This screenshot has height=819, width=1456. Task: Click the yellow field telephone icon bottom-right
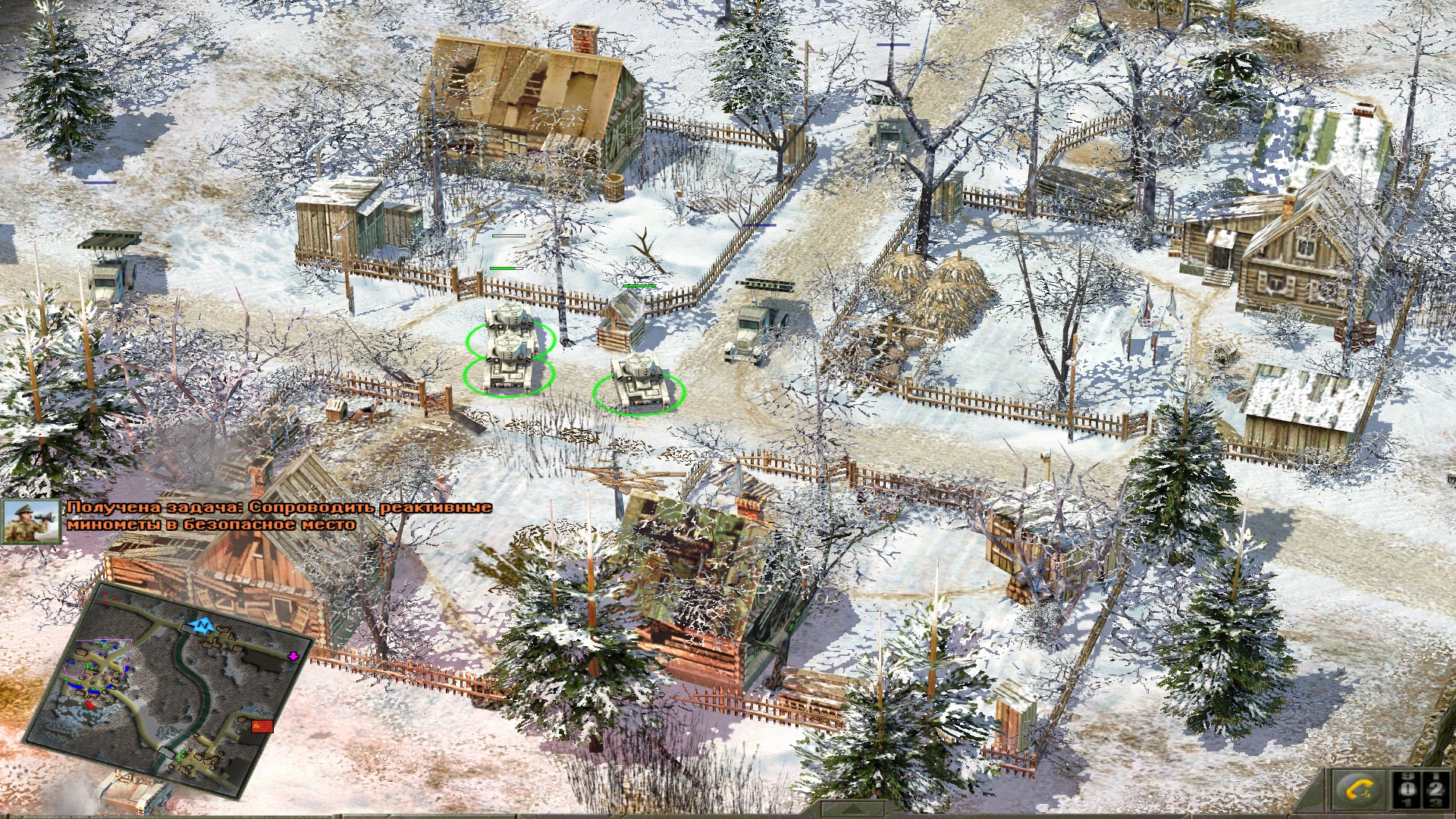click(x=1357, y=790)
